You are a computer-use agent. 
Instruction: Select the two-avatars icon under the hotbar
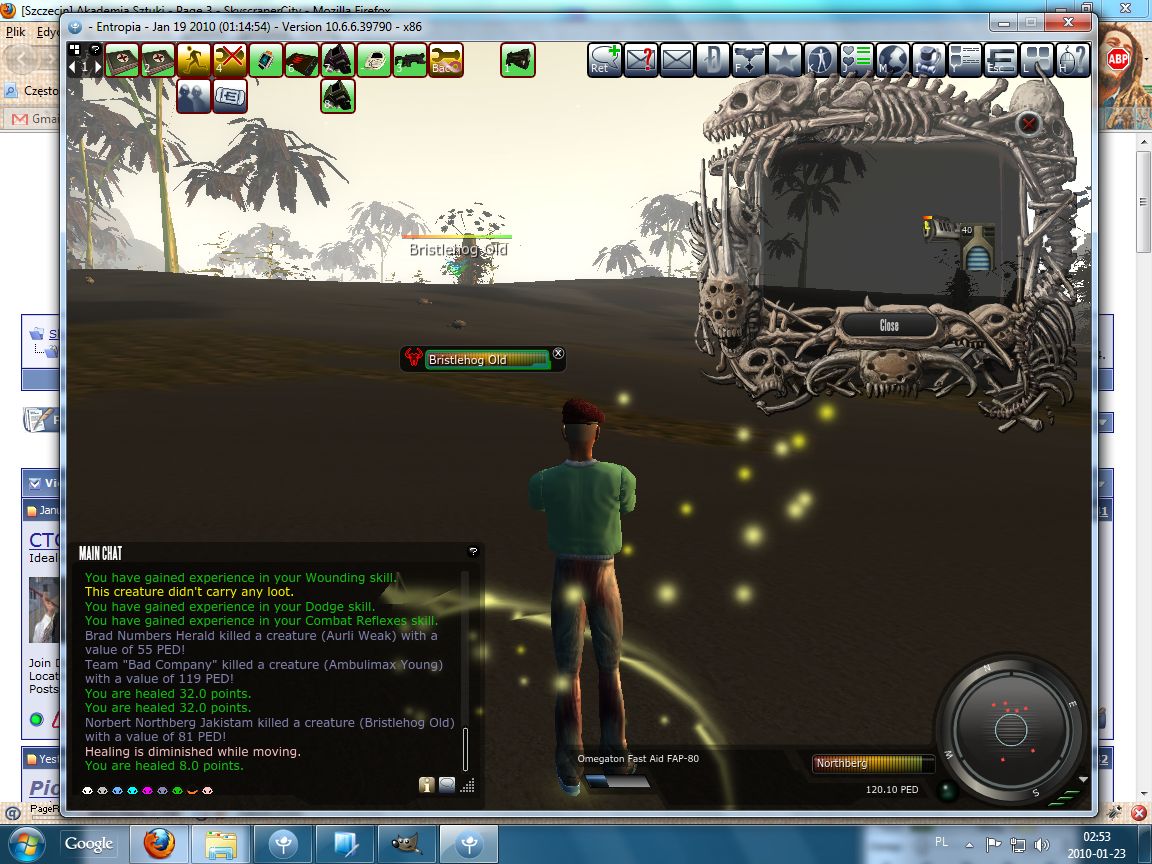point(194,97)
